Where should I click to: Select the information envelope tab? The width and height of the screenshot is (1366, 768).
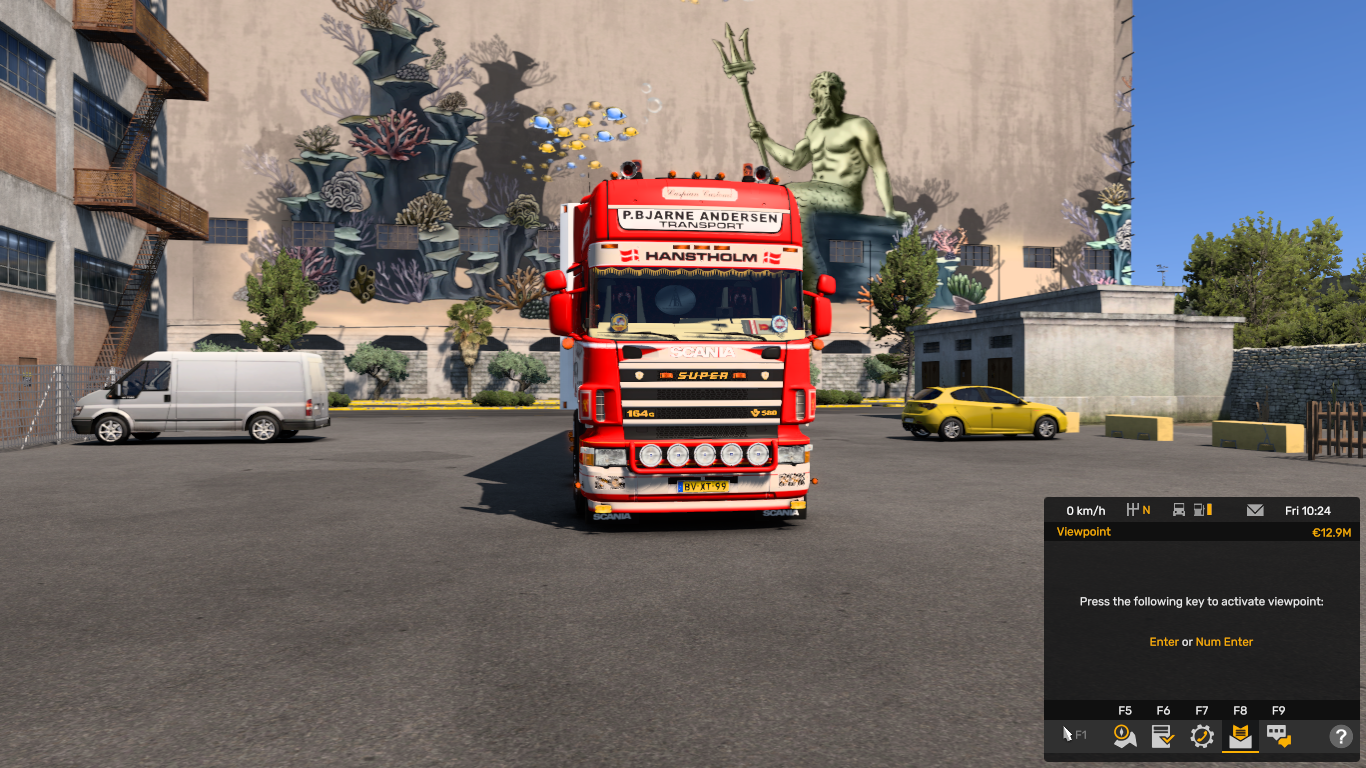[1240, 736]
